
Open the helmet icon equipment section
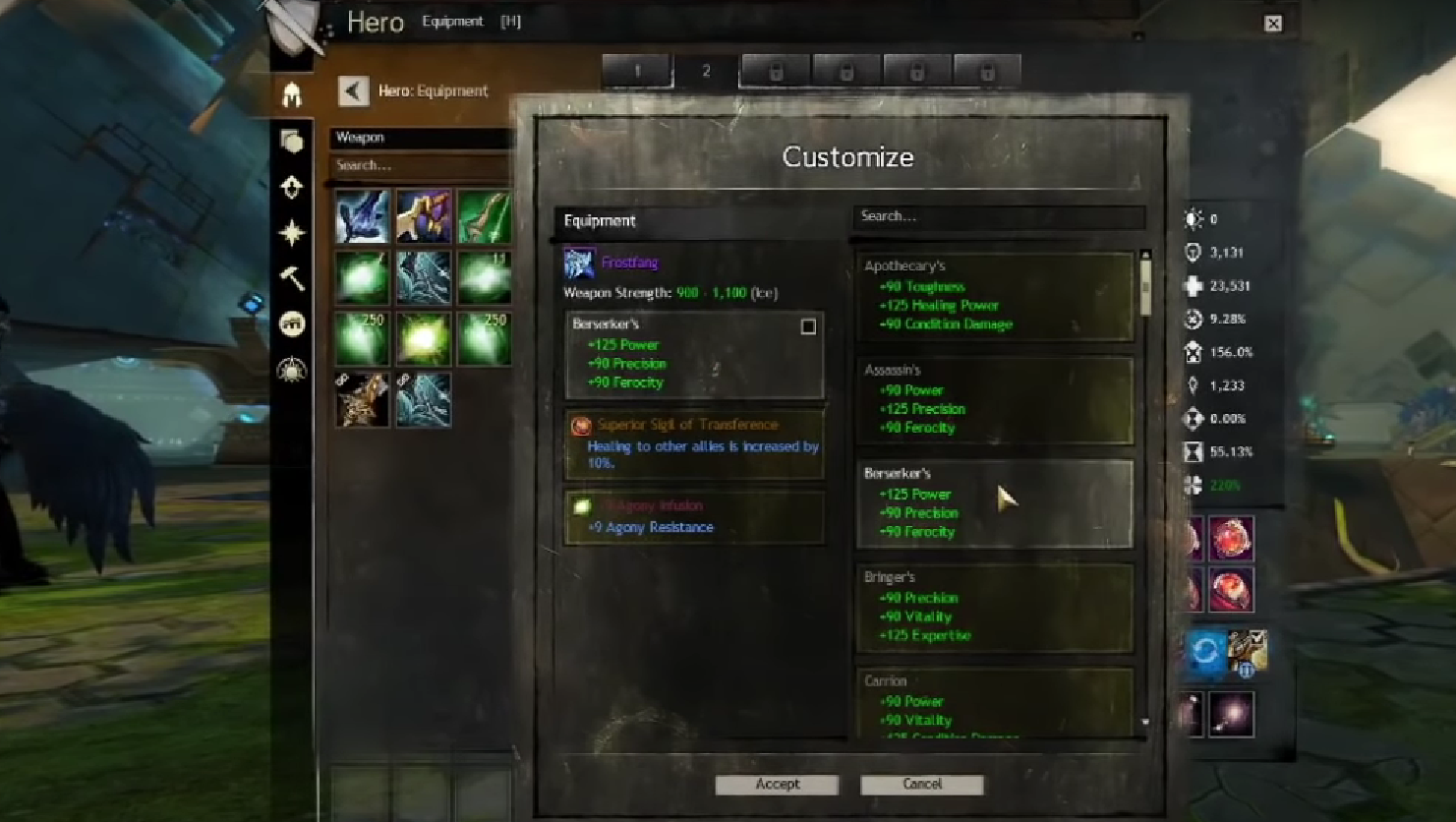(x=292, y=94)
